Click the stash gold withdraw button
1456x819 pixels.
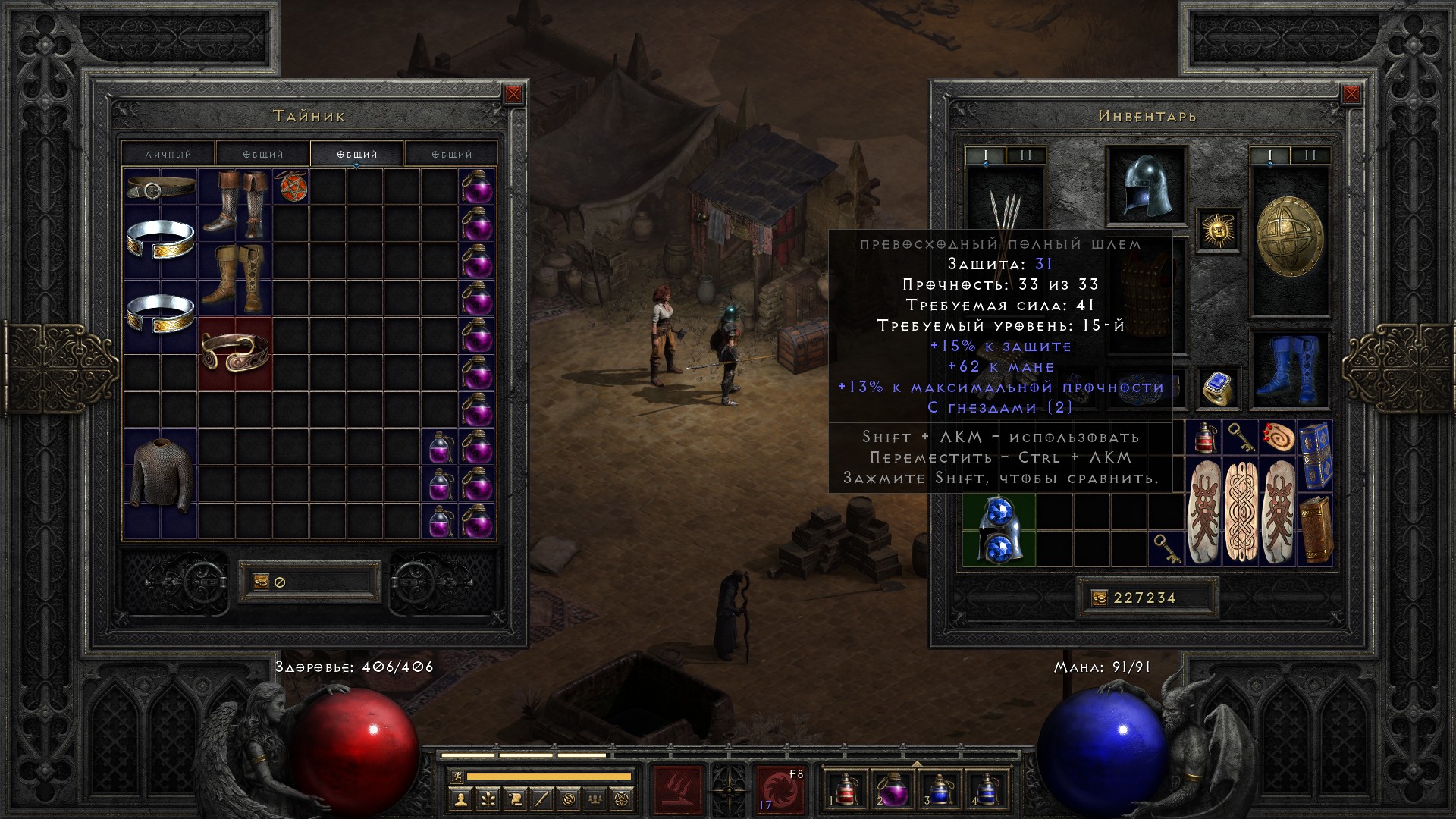click(x=260, y=582)
